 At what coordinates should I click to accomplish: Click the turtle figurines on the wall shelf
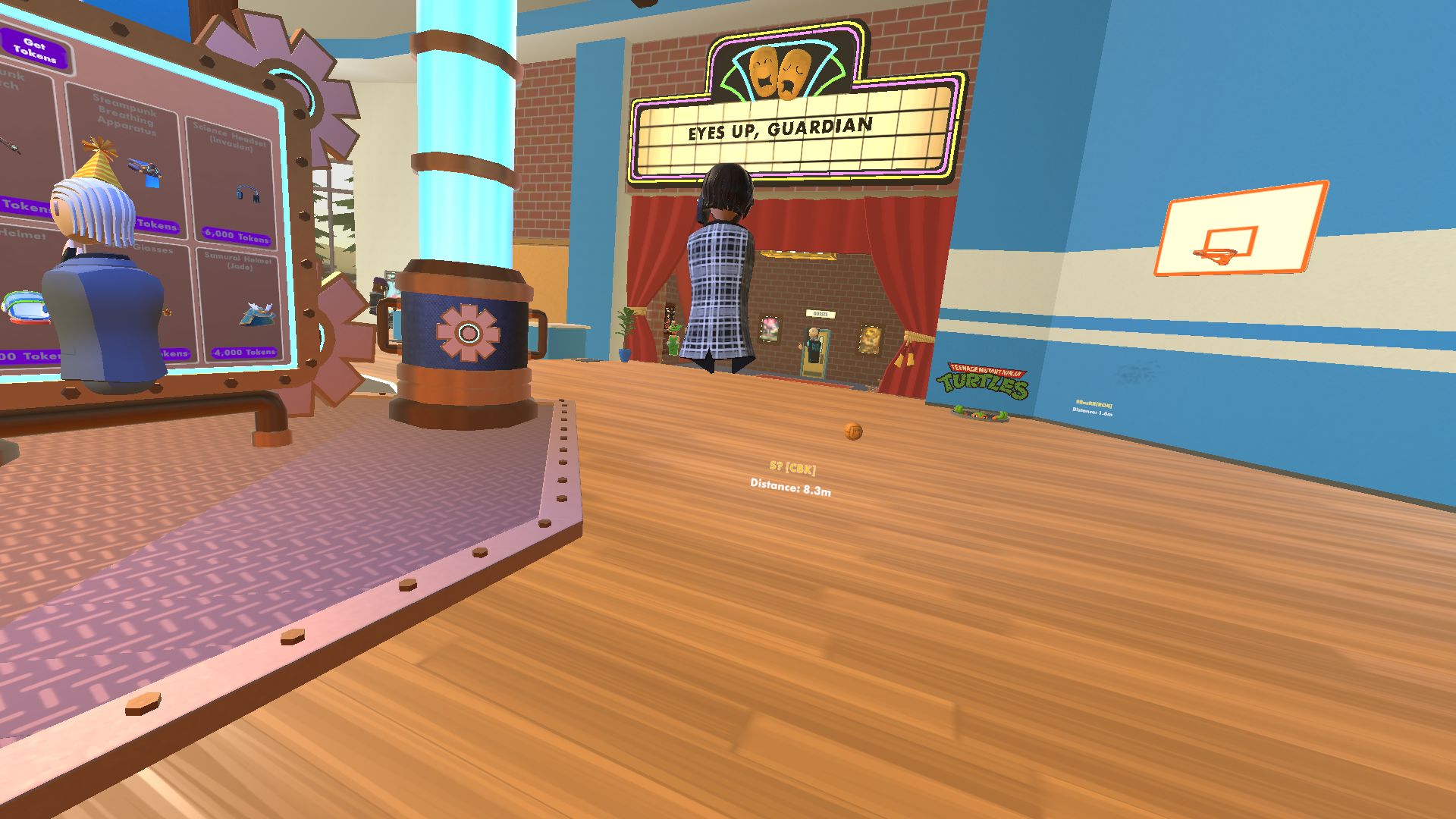980,416
